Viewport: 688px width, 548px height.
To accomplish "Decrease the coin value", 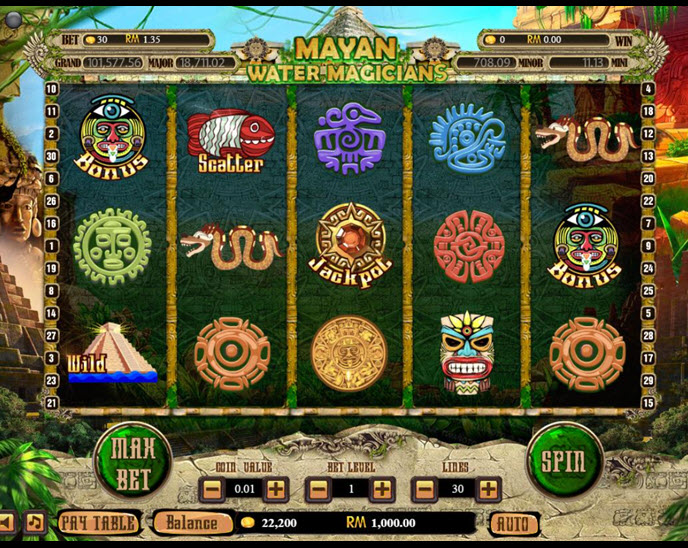I will pyautogui.click(x=211, y=490).
